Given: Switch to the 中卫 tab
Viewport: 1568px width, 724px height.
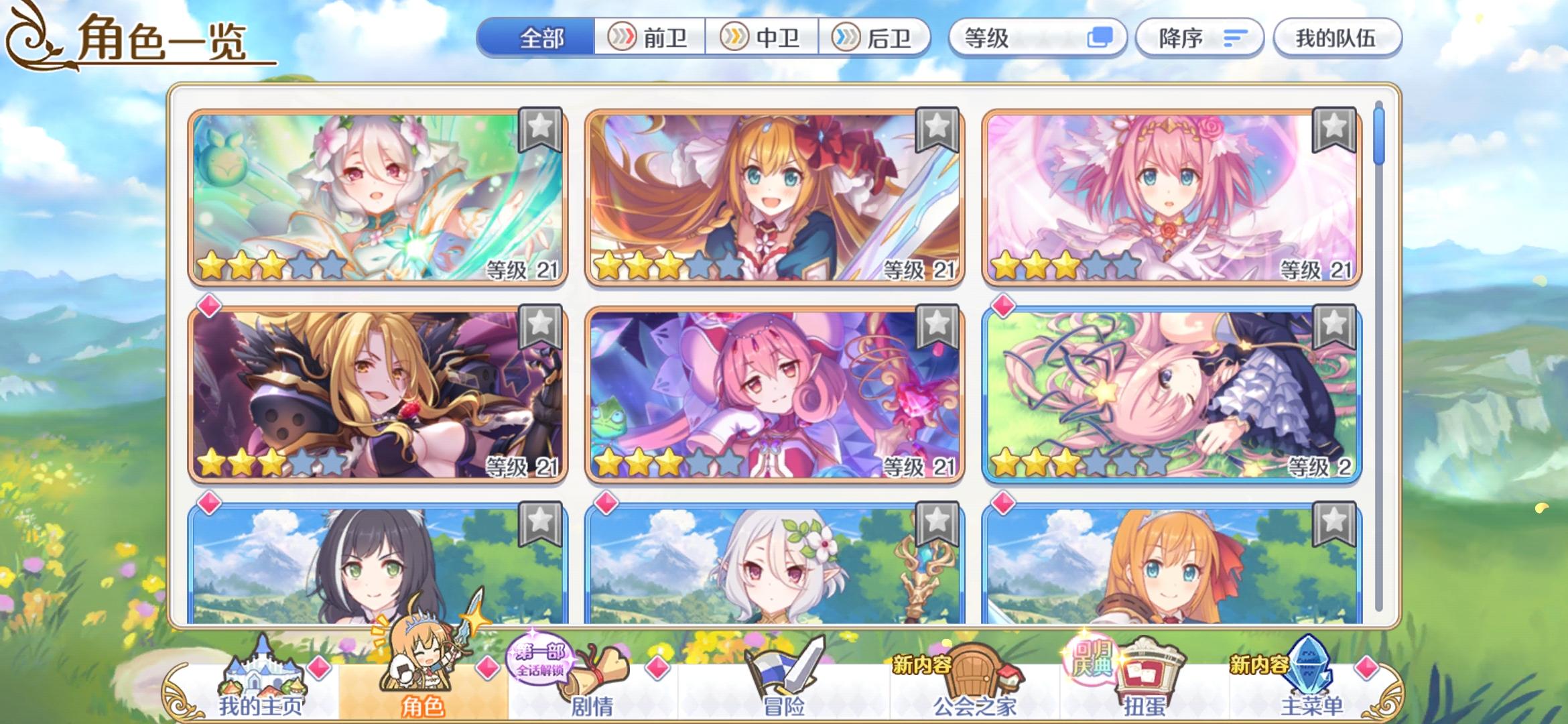Looking at the screenshot, I should [x=764, y=38].
